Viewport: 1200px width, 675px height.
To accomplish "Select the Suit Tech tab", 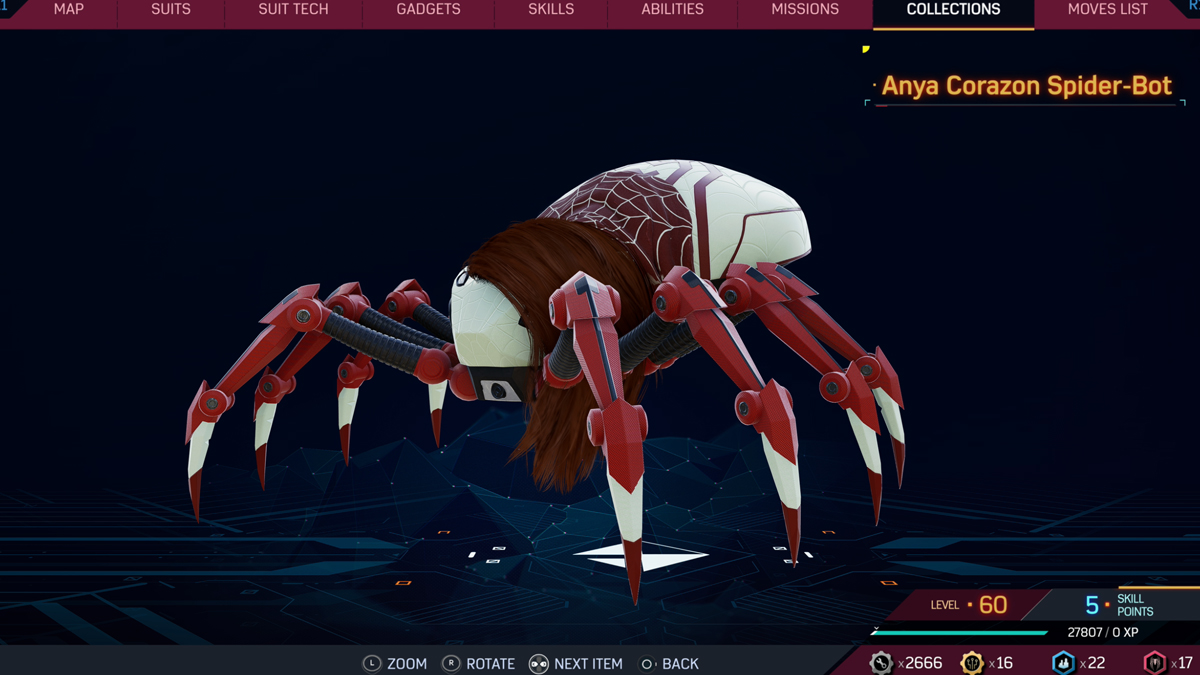I will tap(293, 10).
